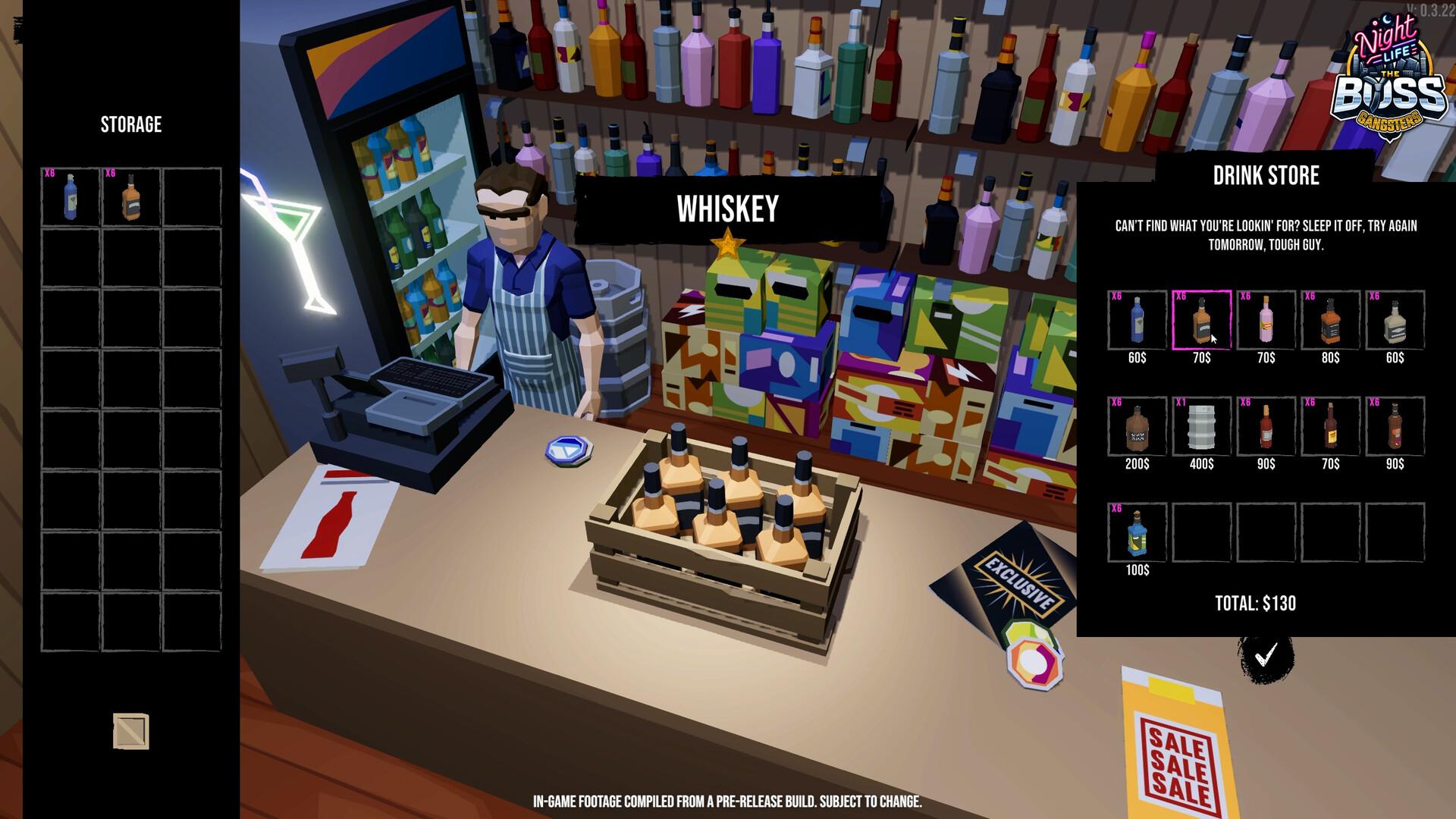Select the blue bottle in Storage
This screenshot has width=1456, height=819.
[x=71, y=197]
